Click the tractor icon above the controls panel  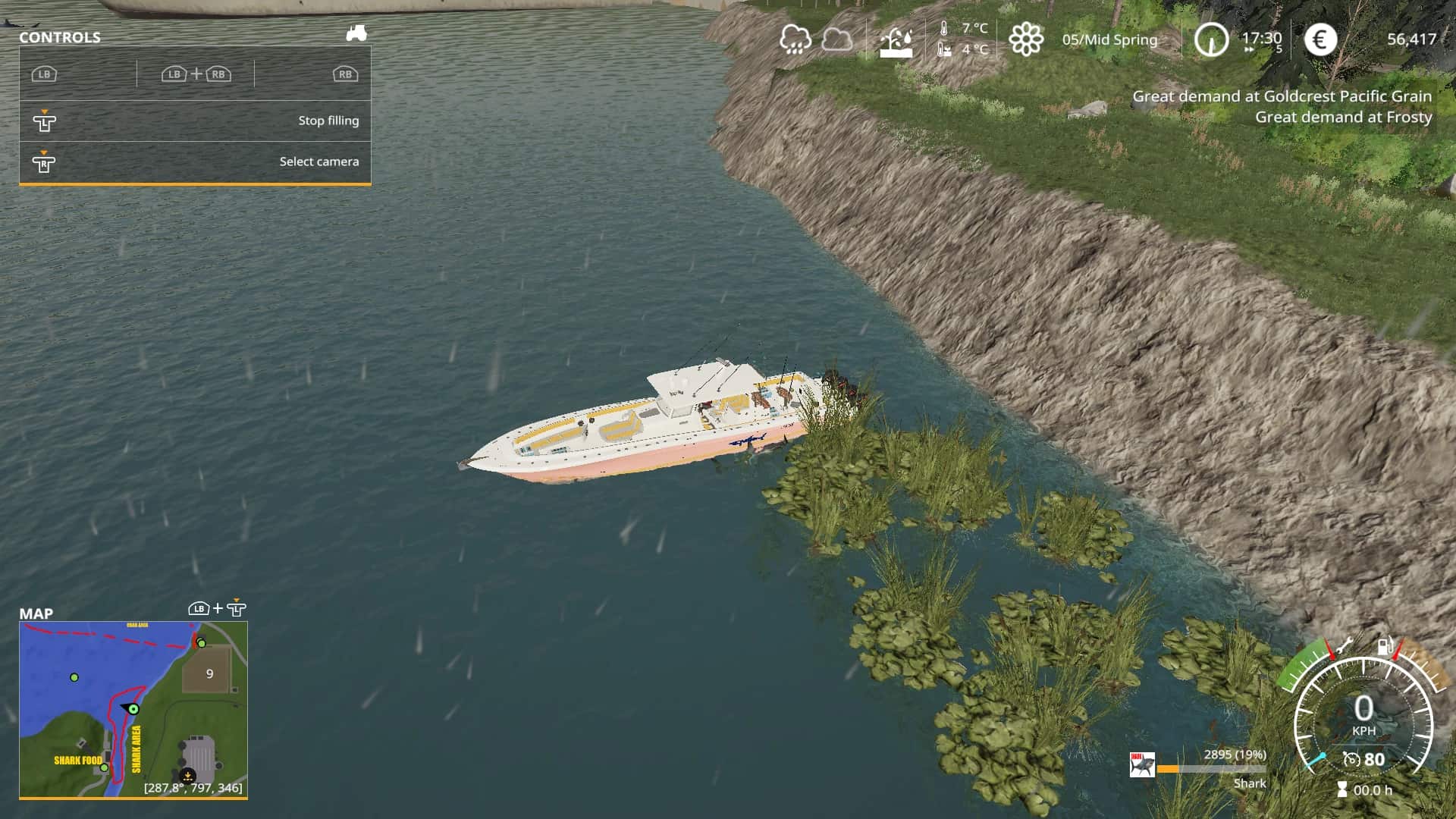356,33
